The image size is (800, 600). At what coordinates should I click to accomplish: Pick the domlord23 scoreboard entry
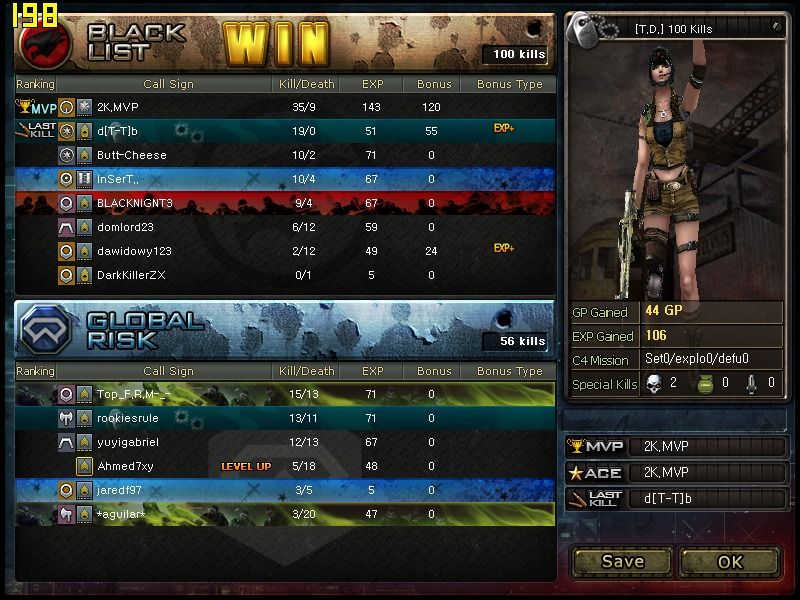285,227
